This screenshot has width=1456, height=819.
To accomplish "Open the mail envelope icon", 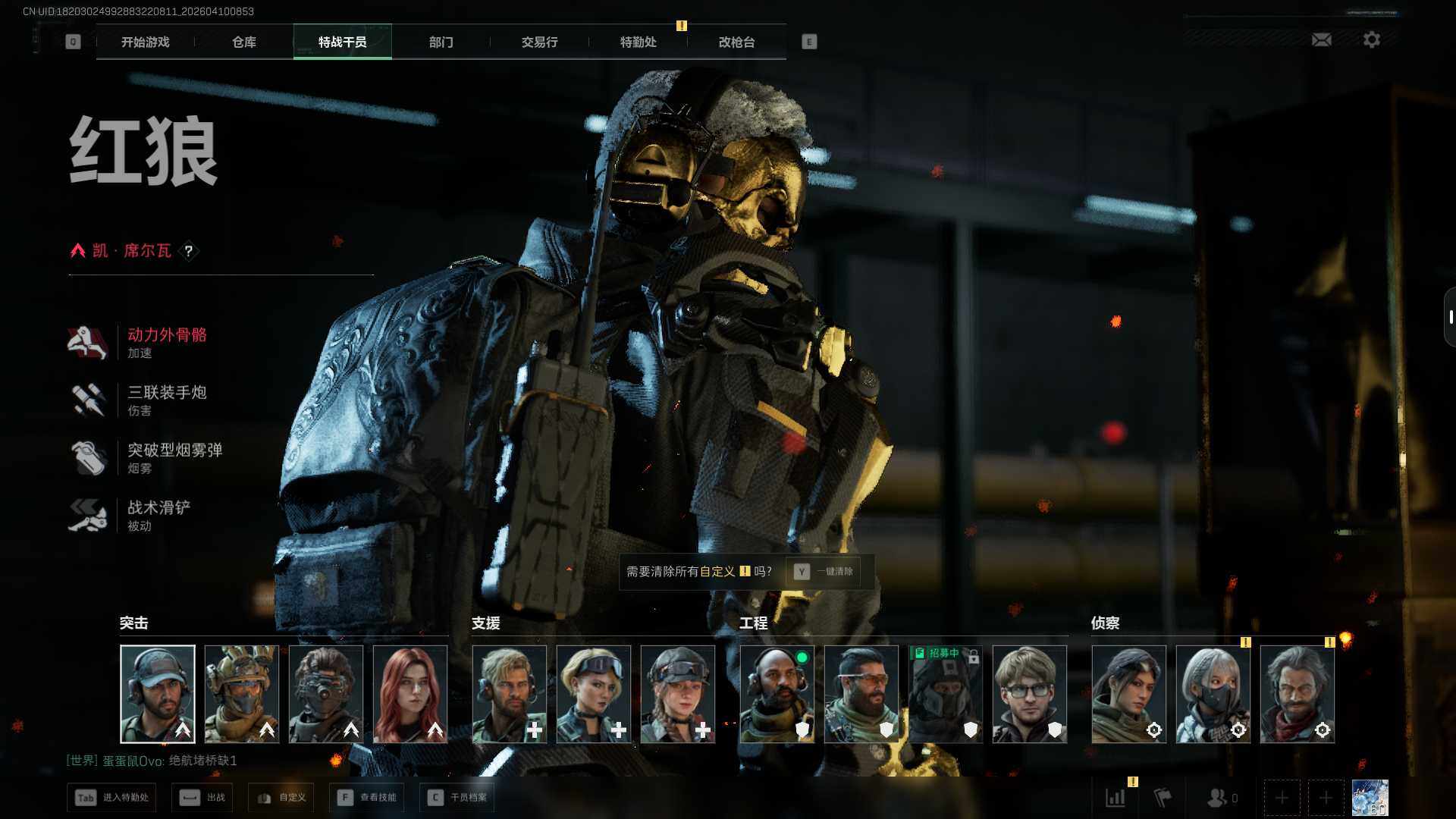I will click(x=1321, y=39).
